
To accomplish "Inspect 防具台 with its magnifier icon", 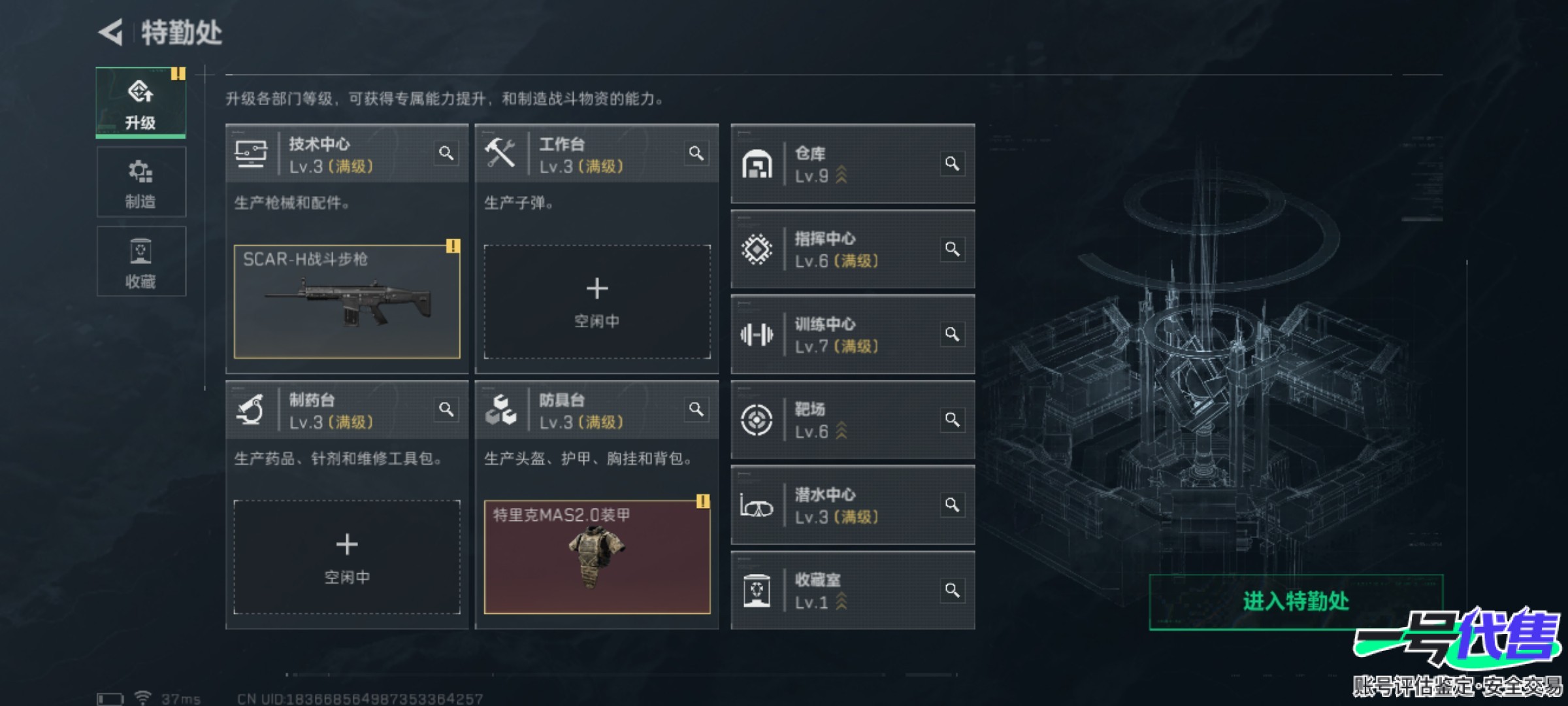I will tap(696, 410).
